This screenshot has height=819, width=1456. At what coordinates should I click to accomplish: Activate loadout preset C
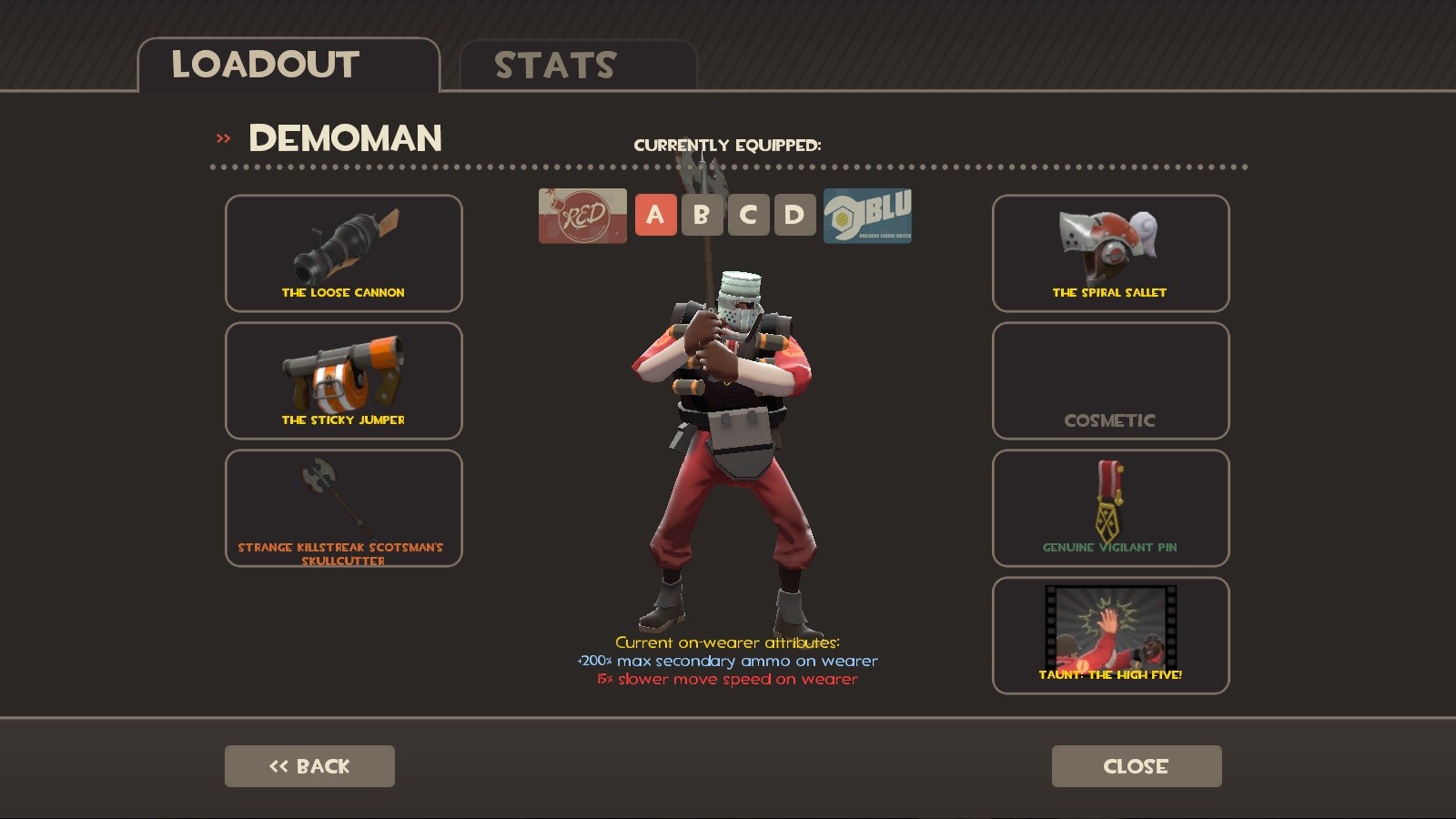tap(748, 215)
